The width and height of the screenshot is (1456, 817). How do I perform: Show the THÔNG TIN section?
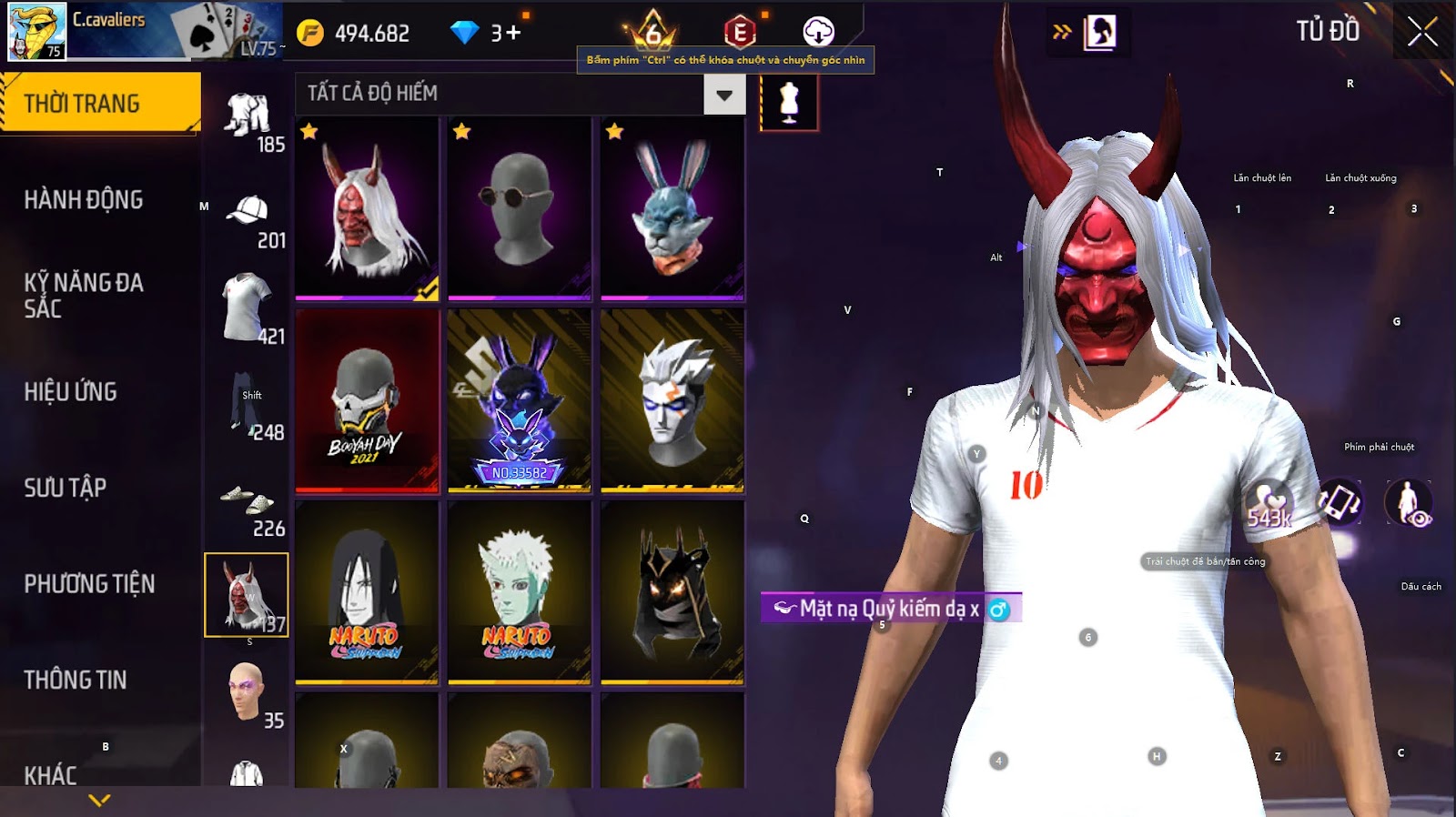(76, 680)
